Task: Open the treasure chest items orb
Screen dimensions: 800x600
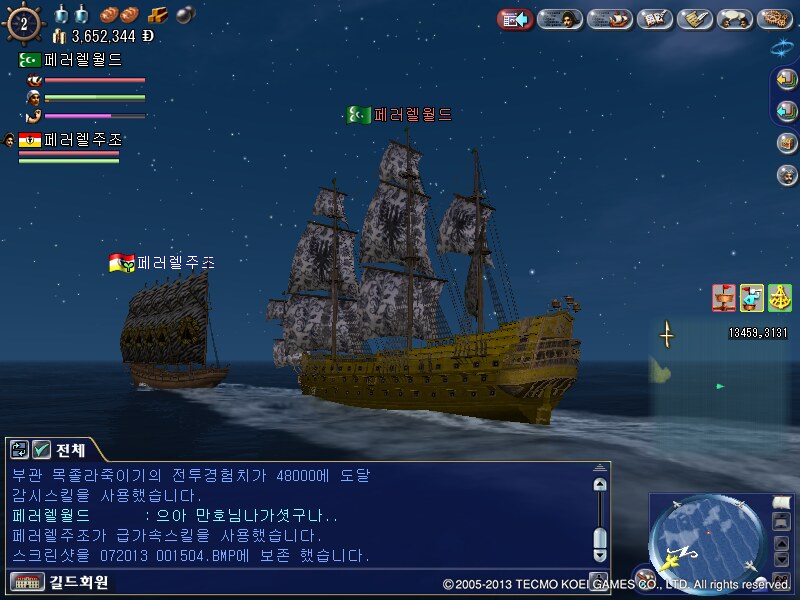Action: [787, 143]
